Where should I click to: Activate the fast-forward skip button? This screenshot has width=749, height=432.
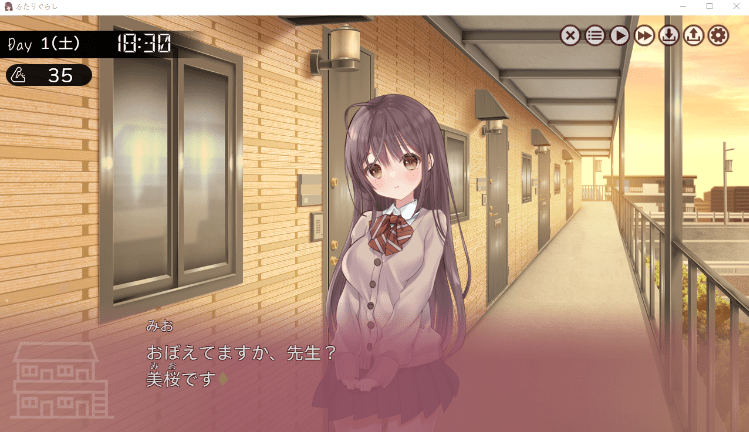pyautogui.click(x=645, y=36)
